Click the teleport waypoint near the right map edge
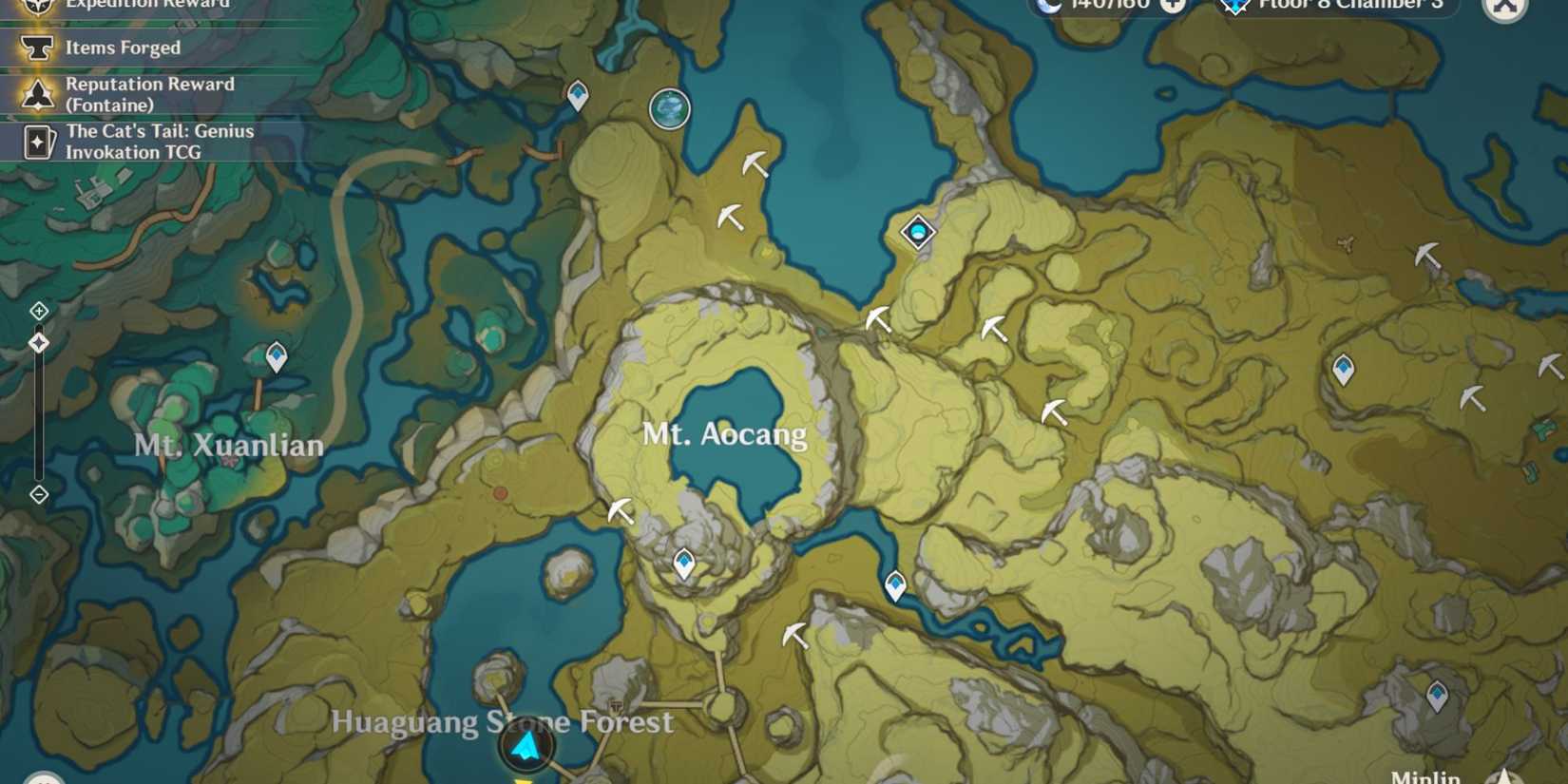 pos(1345,366)
